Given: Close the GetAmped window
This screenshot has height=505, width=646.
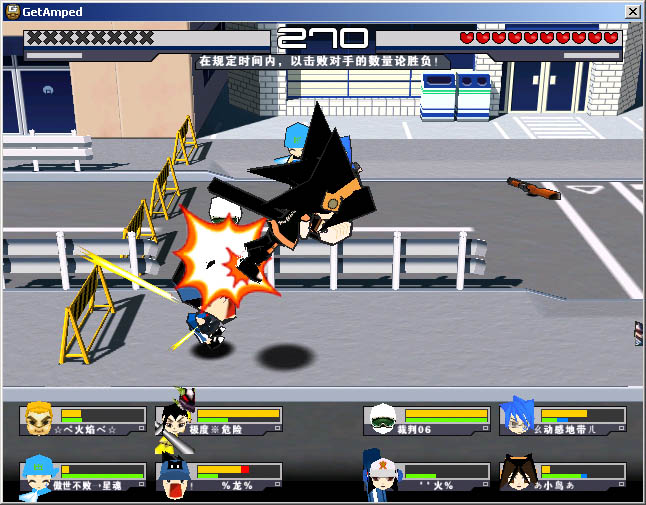Looking at the screenshot, I should (632, 10).
